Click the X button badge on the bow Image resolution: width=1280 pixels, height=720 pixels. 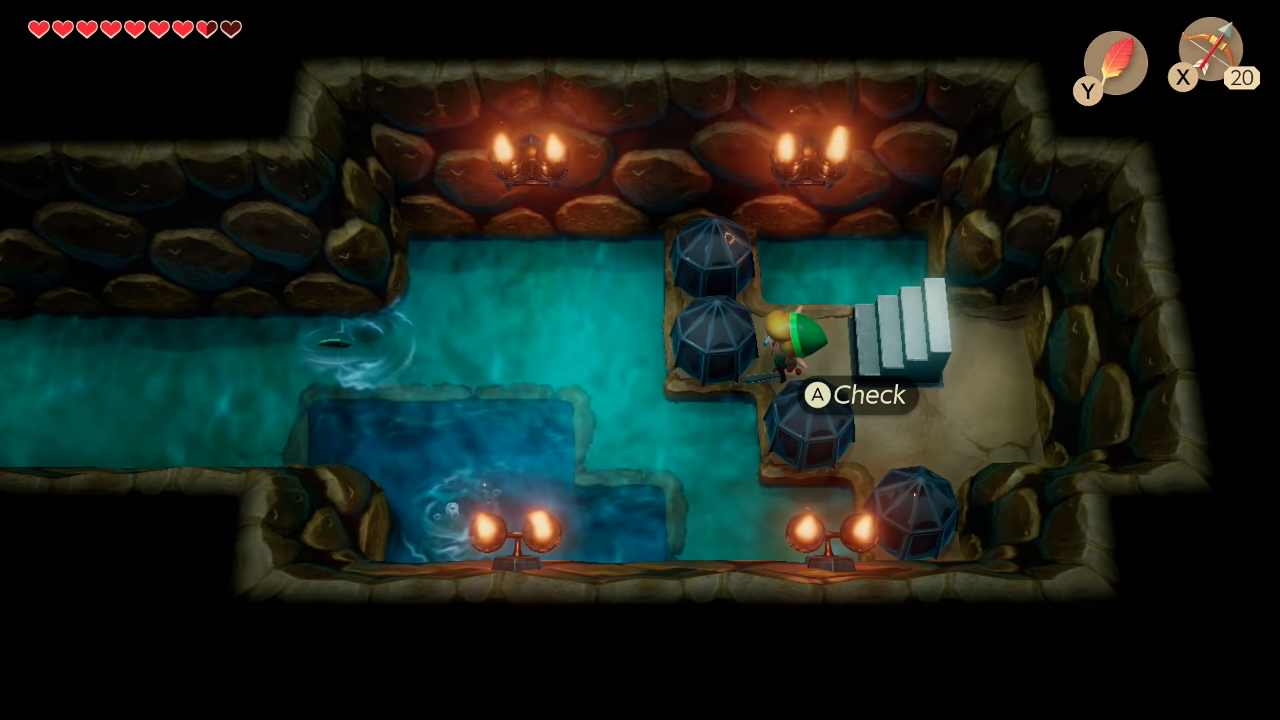click(x=1183, y=77)
